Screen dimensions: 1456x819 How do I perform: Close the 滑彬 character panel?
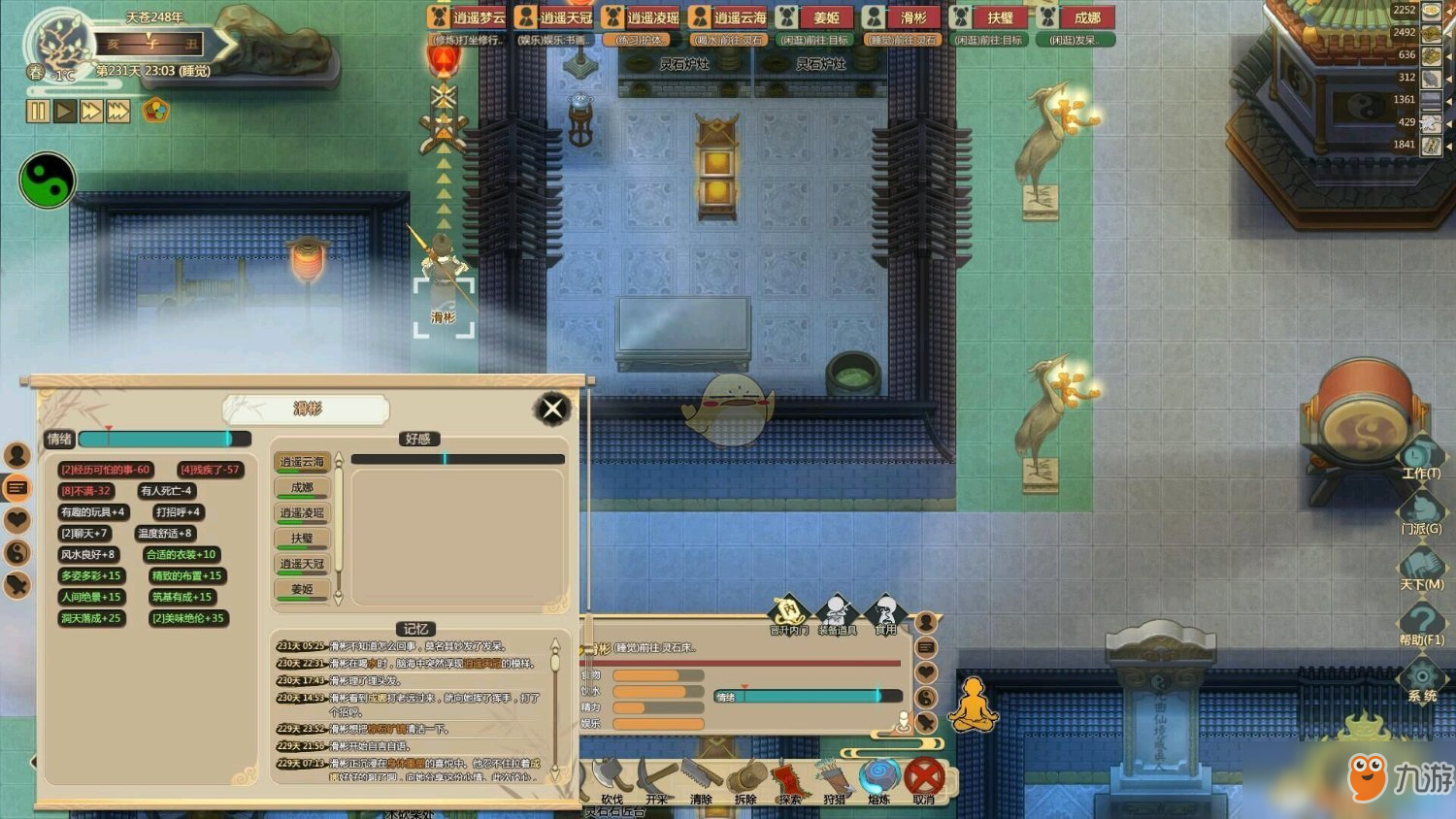[x=552, y=409]
